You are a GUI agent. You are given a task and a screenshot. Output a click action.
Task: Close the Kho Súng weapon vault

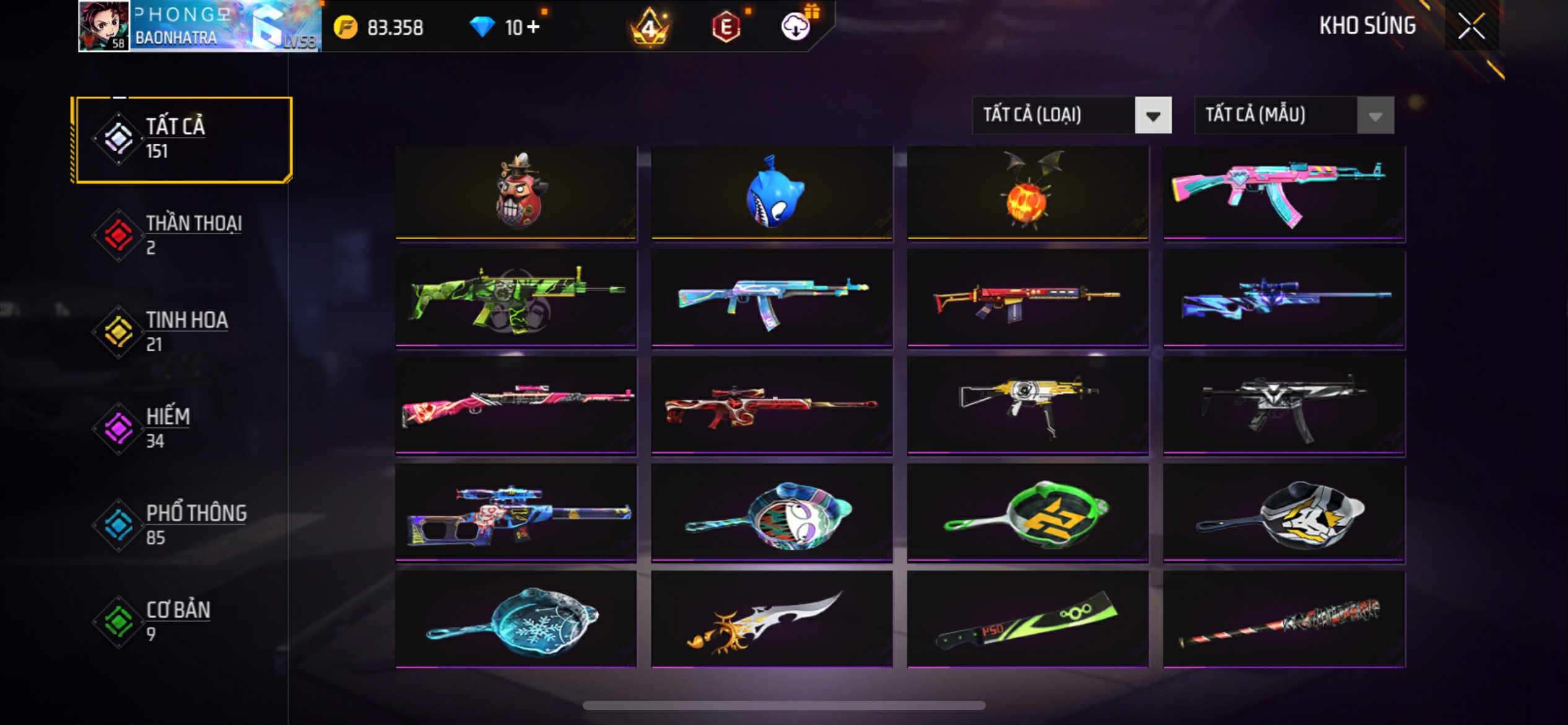[x=1471, y=26]
